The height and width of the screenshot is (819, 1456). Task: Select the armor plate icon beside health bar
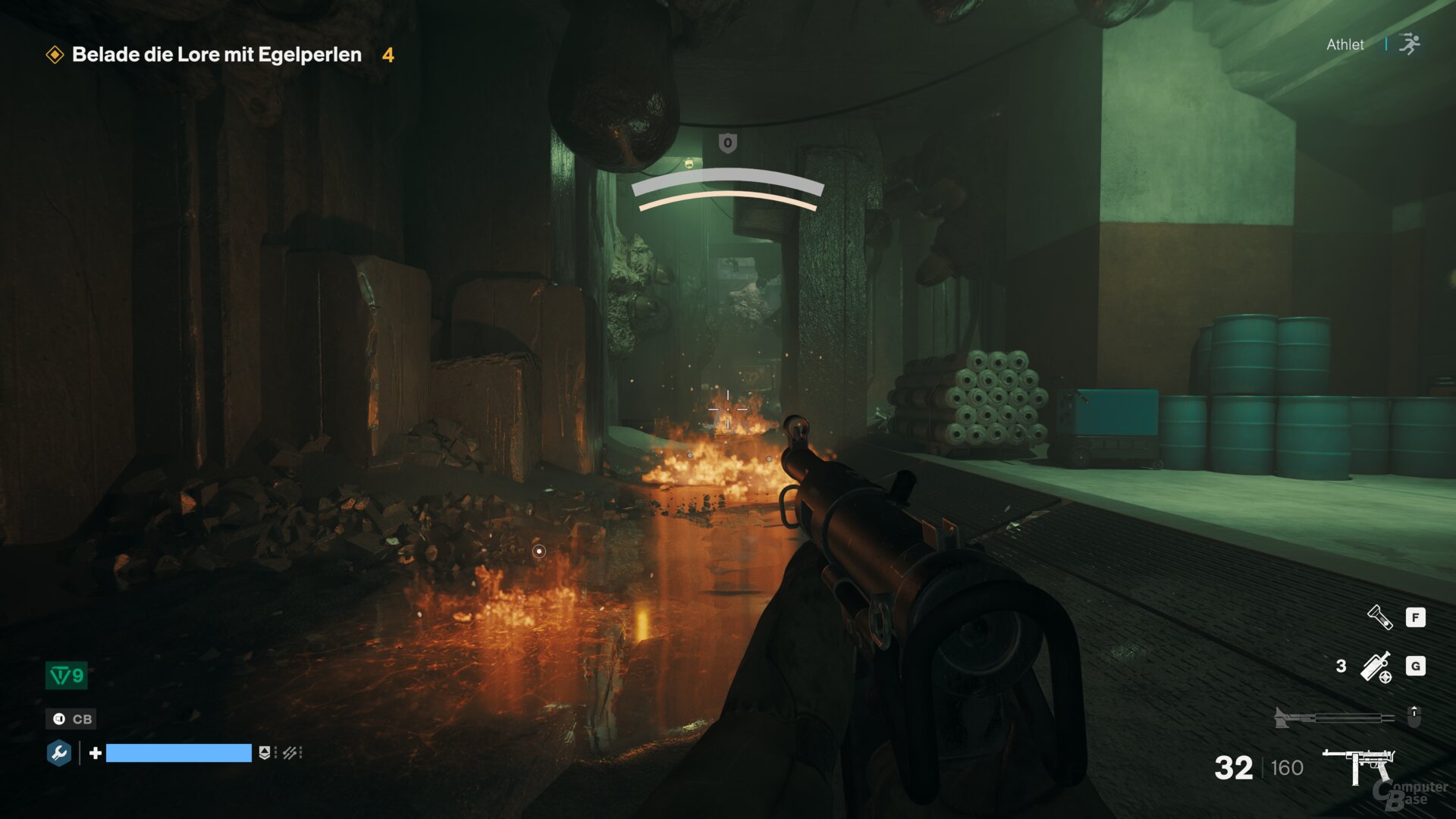coord(264,753)
